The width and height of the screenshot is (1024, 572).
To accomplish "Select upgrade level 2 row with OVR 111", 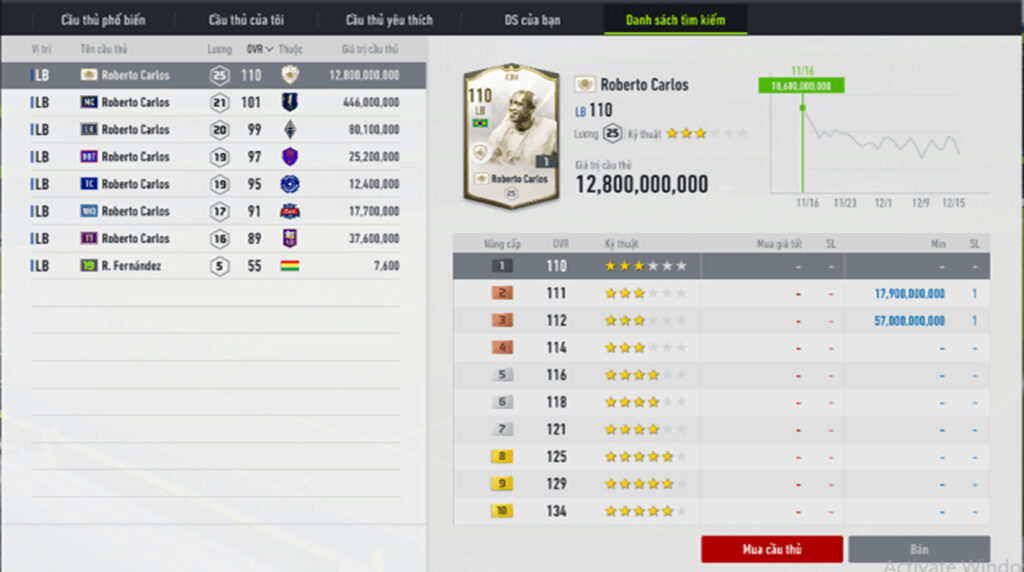I will [x=720, y=294].
